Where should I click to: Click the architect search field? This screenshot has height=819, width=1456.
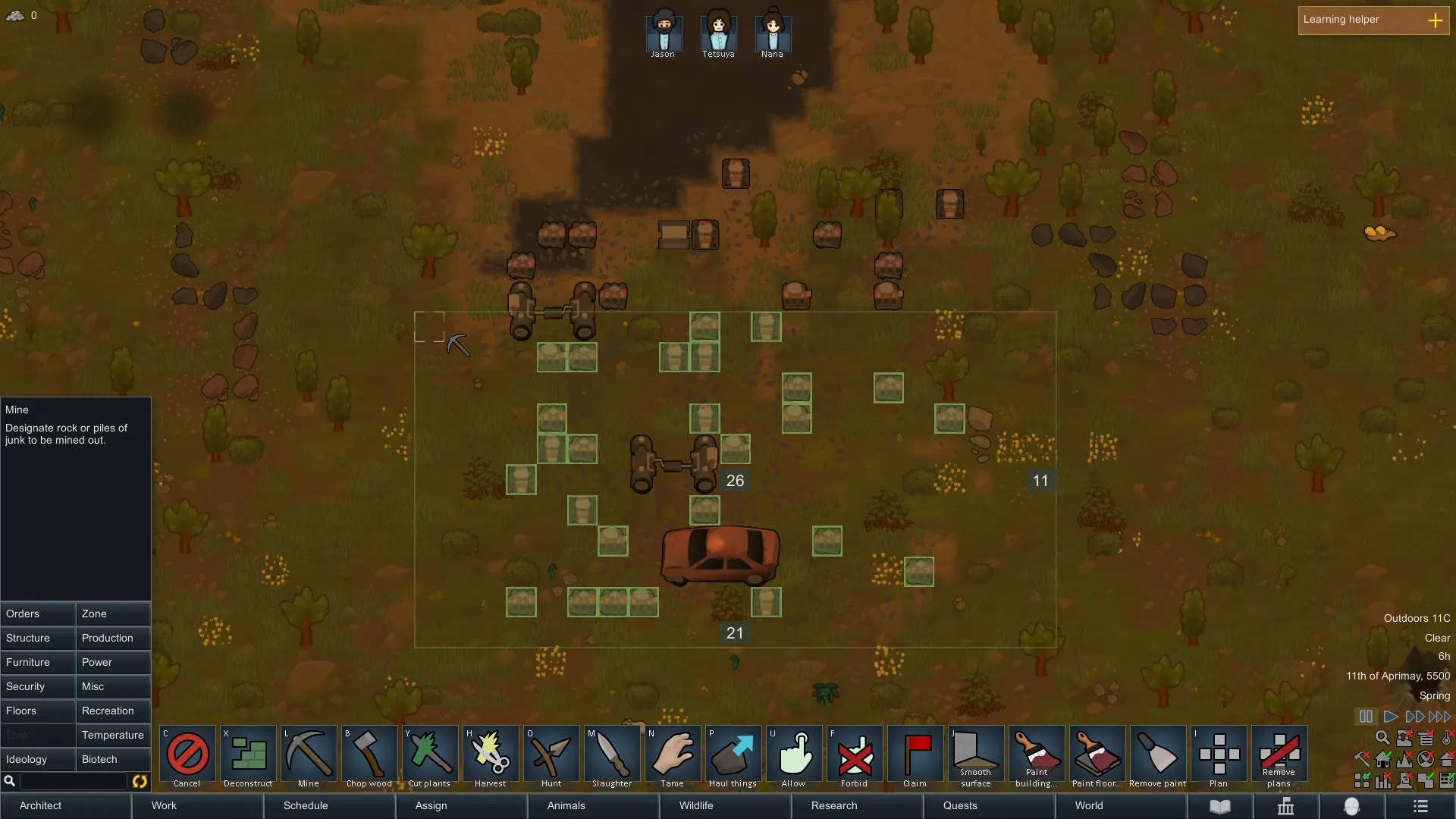click(x=73, y=781)
